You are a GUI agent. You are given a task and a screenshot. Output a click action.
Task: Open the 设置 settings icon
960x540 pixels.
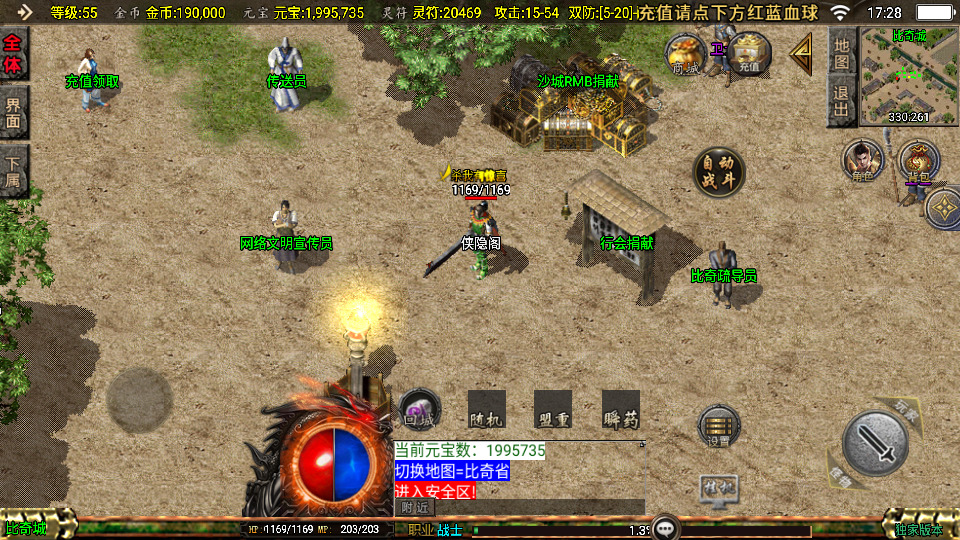coord(718,427)
